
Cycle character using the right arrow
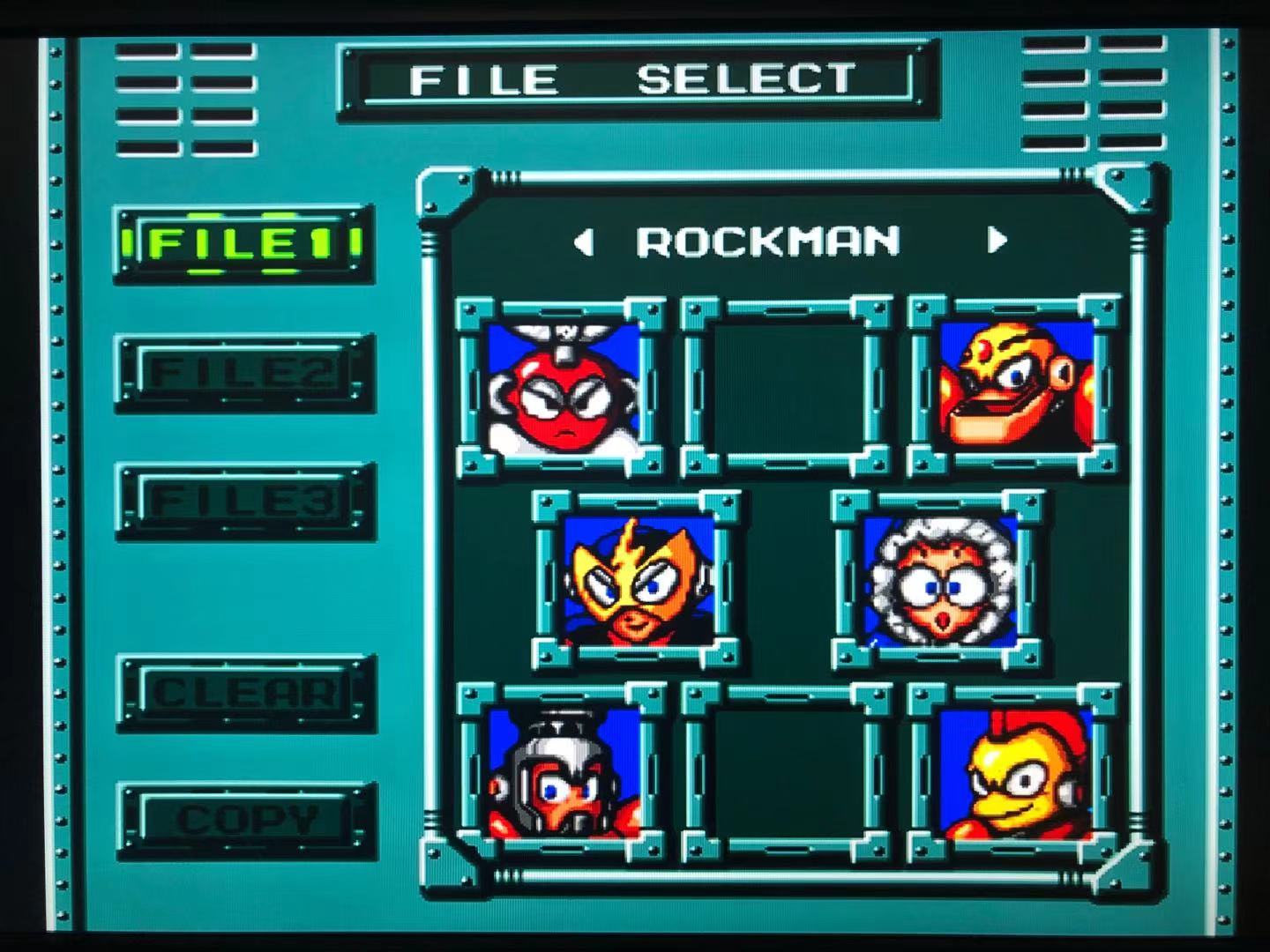pyautogui.click(x=997, y=240)
